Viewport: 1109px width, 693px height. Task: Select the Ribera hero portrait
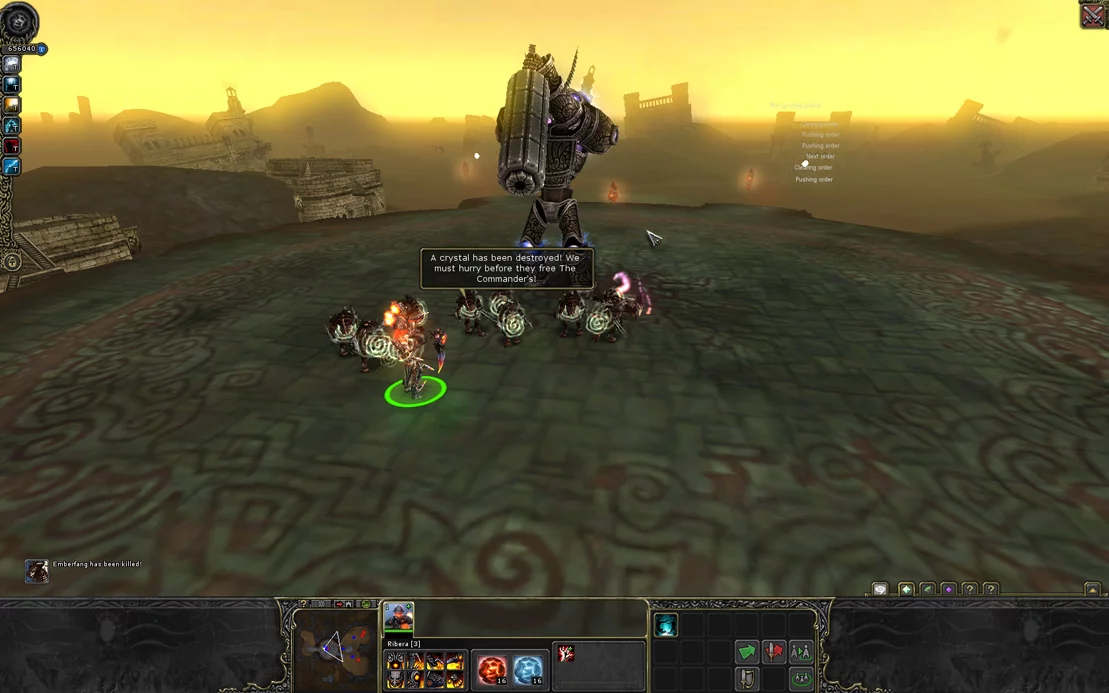click(x=398, y=616)
